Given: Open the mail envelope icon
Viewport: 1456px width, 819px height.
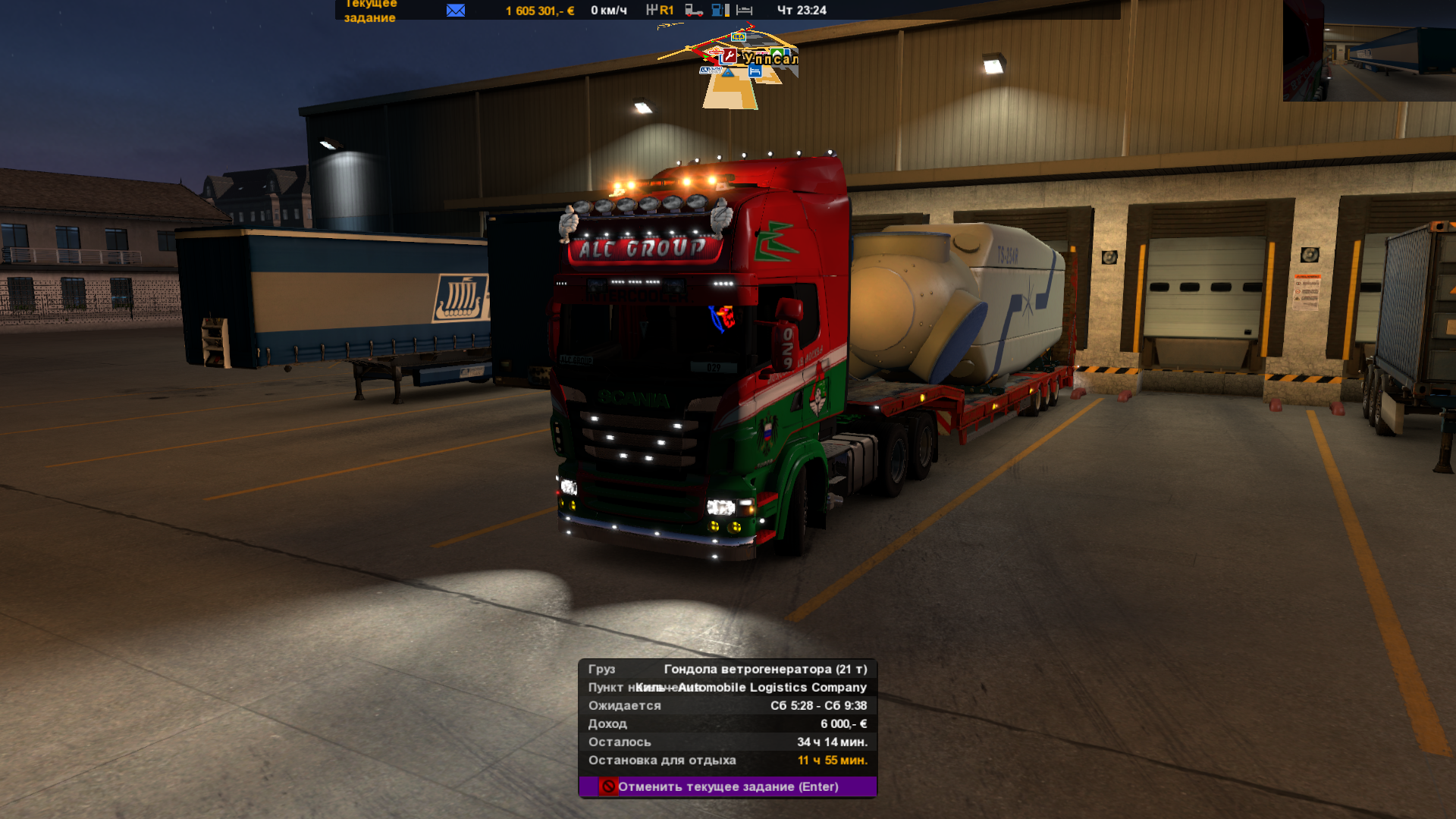Looking at the screenshot, I should pos(456,10).
